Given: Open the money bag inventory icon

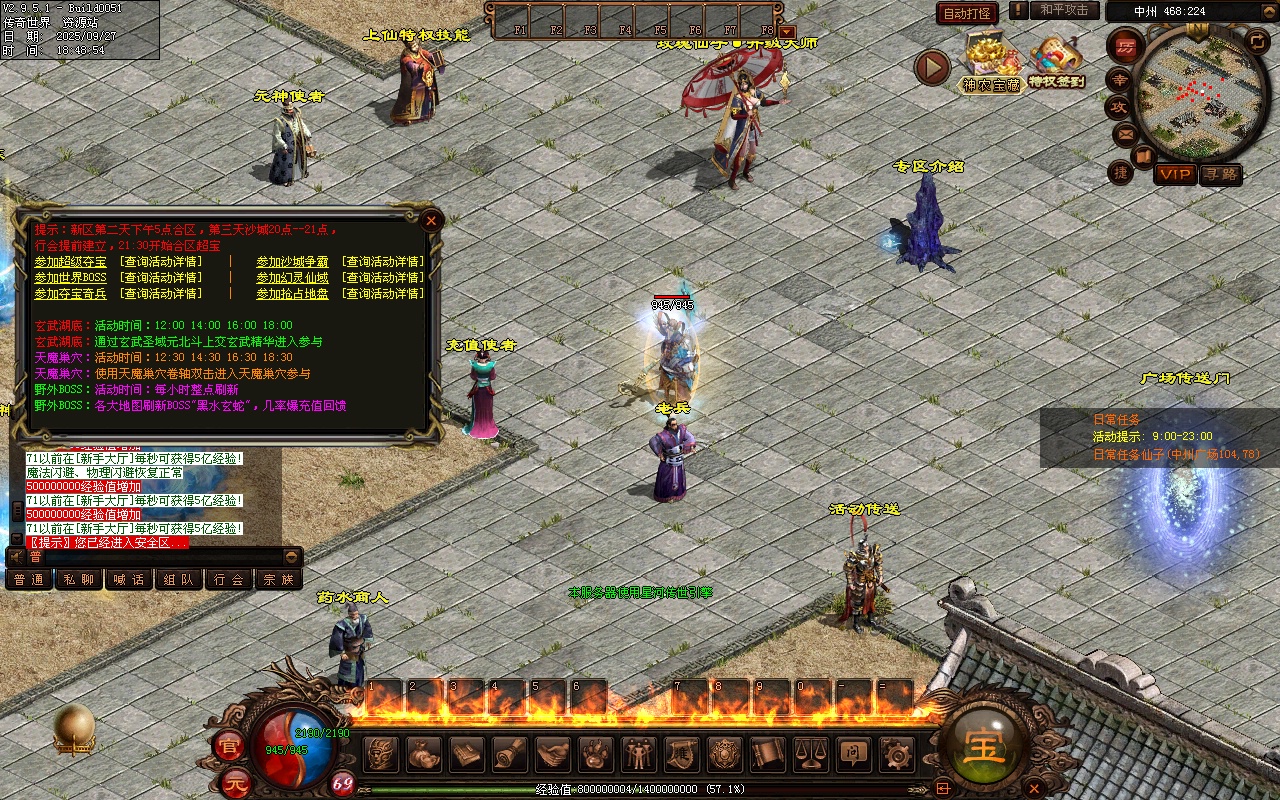Looking at the screenshot, I should 424,753.
